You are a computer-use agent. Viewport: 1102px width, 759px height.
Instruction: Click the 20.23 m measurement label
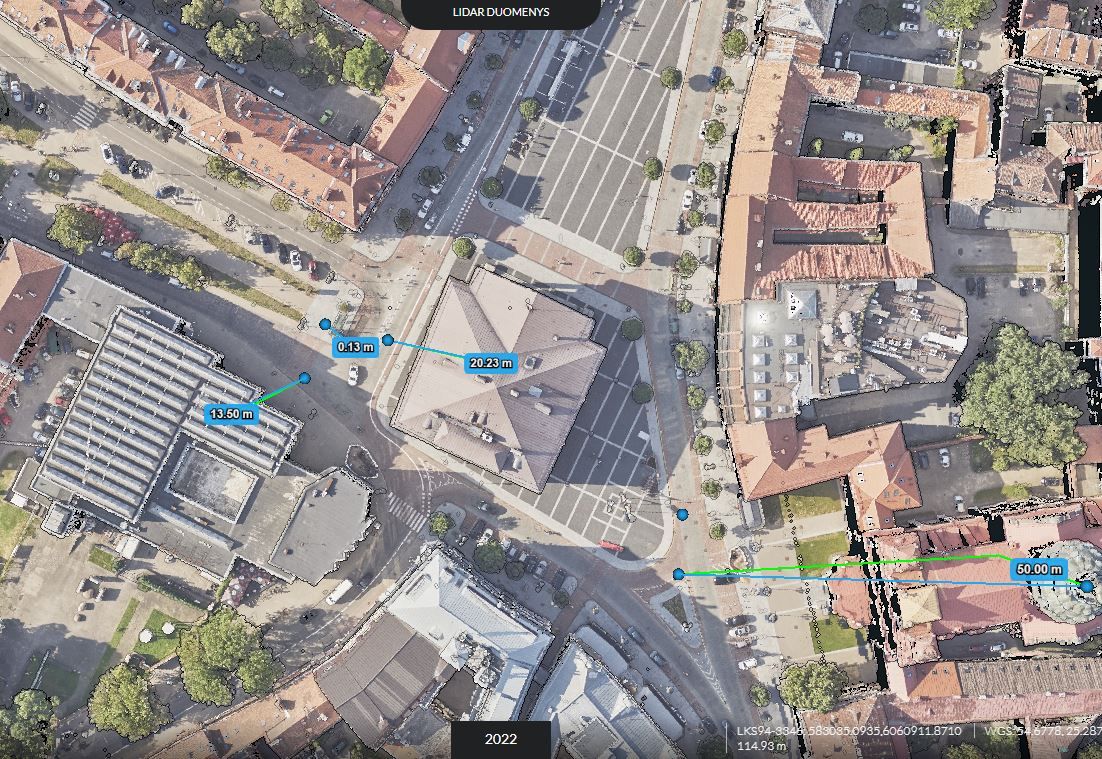[x=491, y=363]
